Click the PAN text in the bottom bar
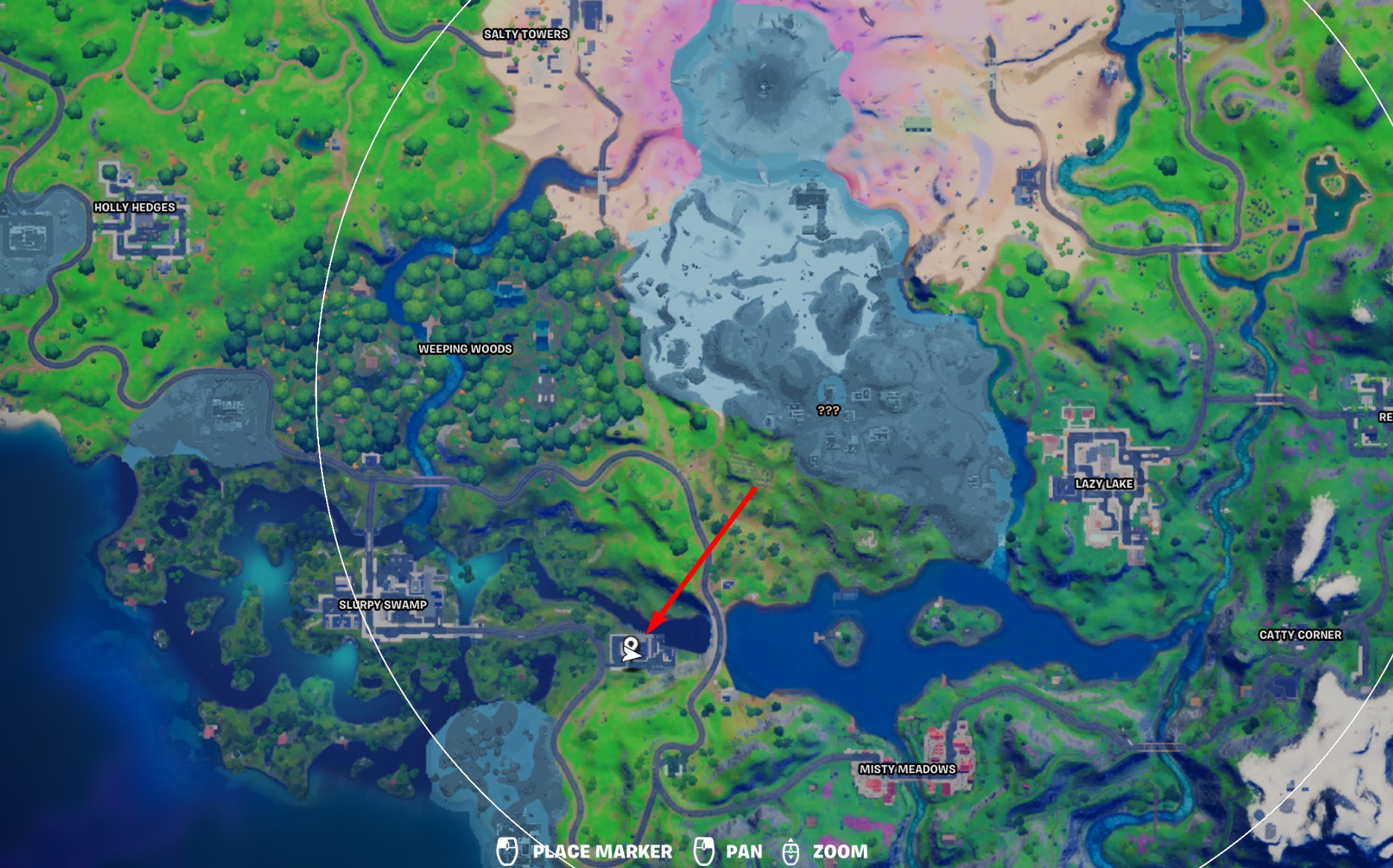Viewport: 1393px width, 868px height. pos(744,850)
